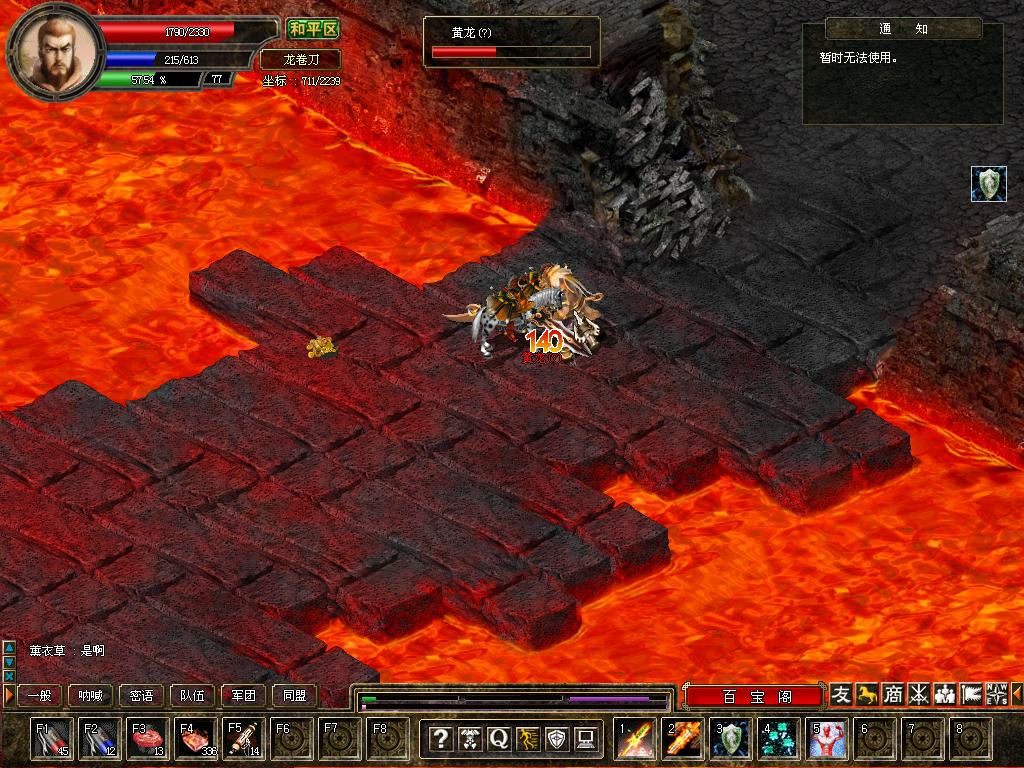Switch chat to the 一般 general channel
The height and width of the screenshot is (768, 1024).
tap(38, 695)
